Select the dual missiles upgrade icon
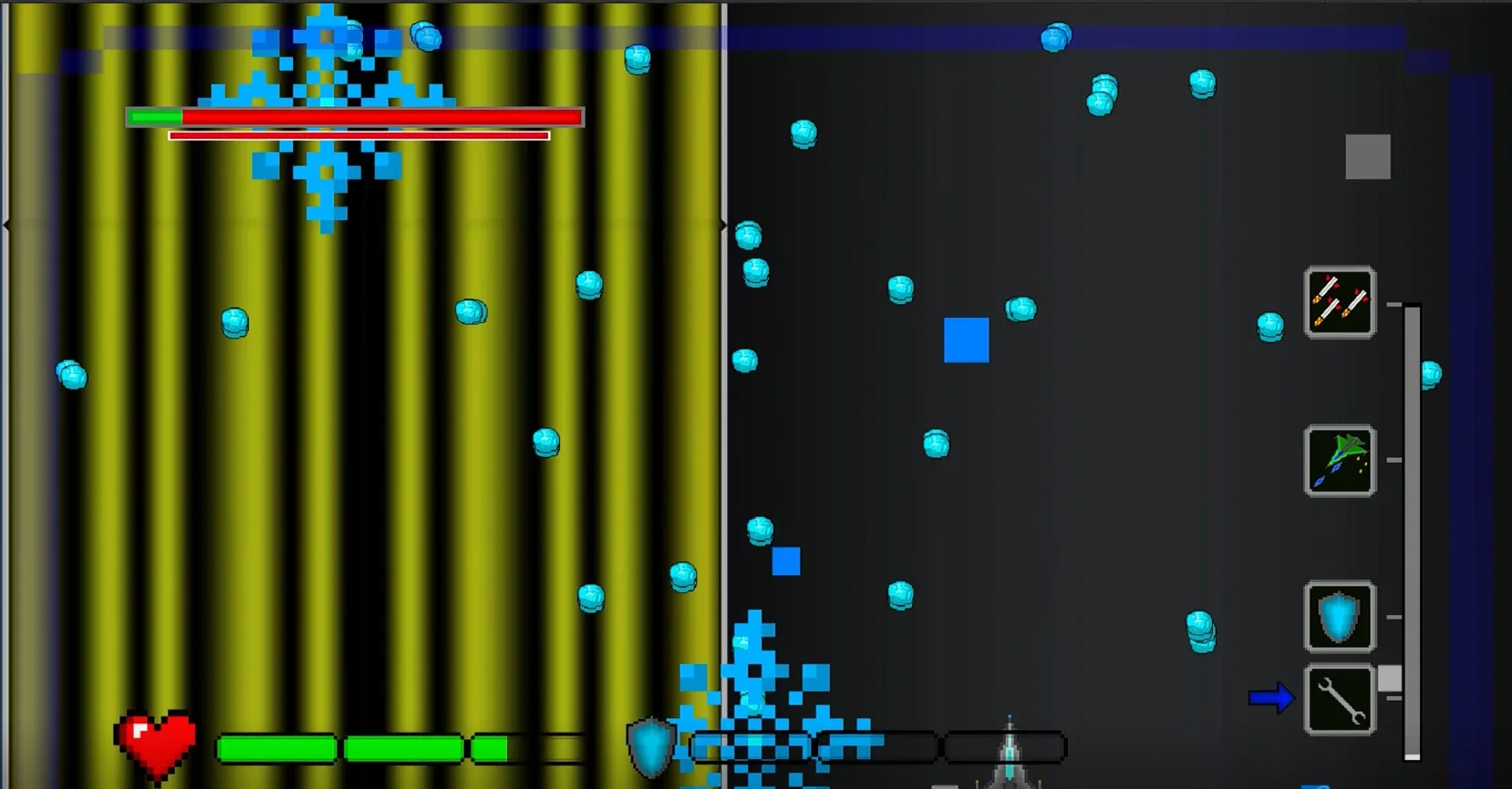Screen dimensions: 1512x789 tap(1339, 303)
